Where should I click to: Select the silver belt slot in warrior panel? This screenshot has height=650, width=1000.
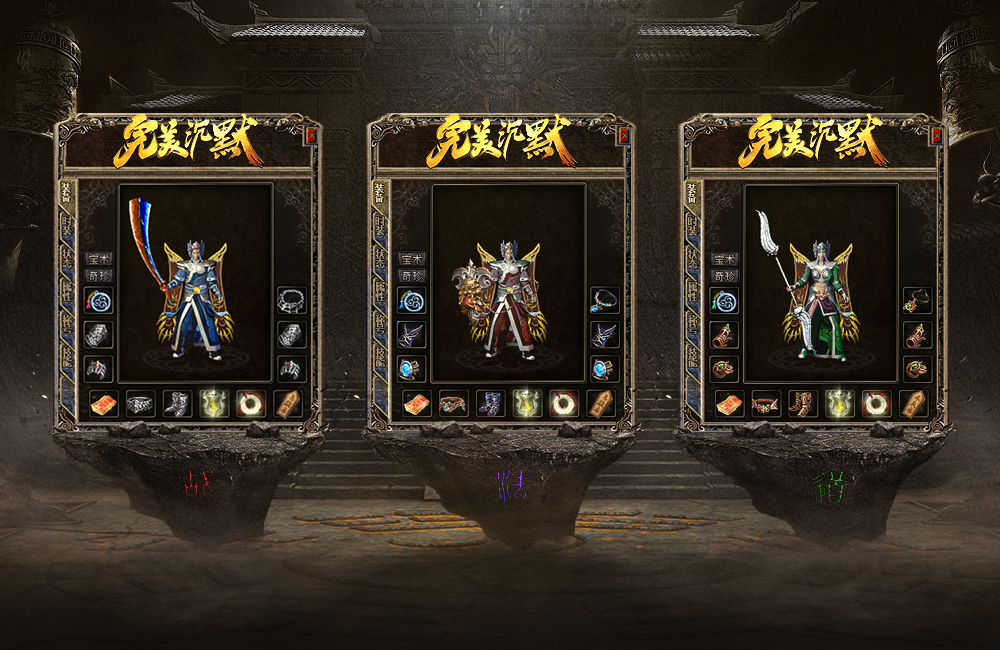pyautogui.click(x=140, y=403)
